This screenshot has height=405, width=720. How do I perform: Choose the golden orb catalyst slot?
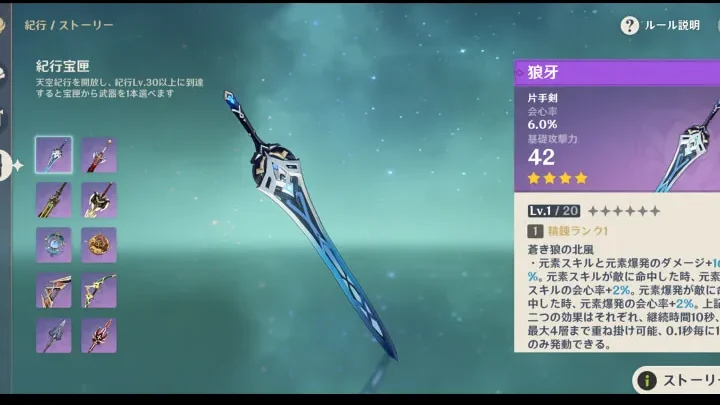click(99, 245)
